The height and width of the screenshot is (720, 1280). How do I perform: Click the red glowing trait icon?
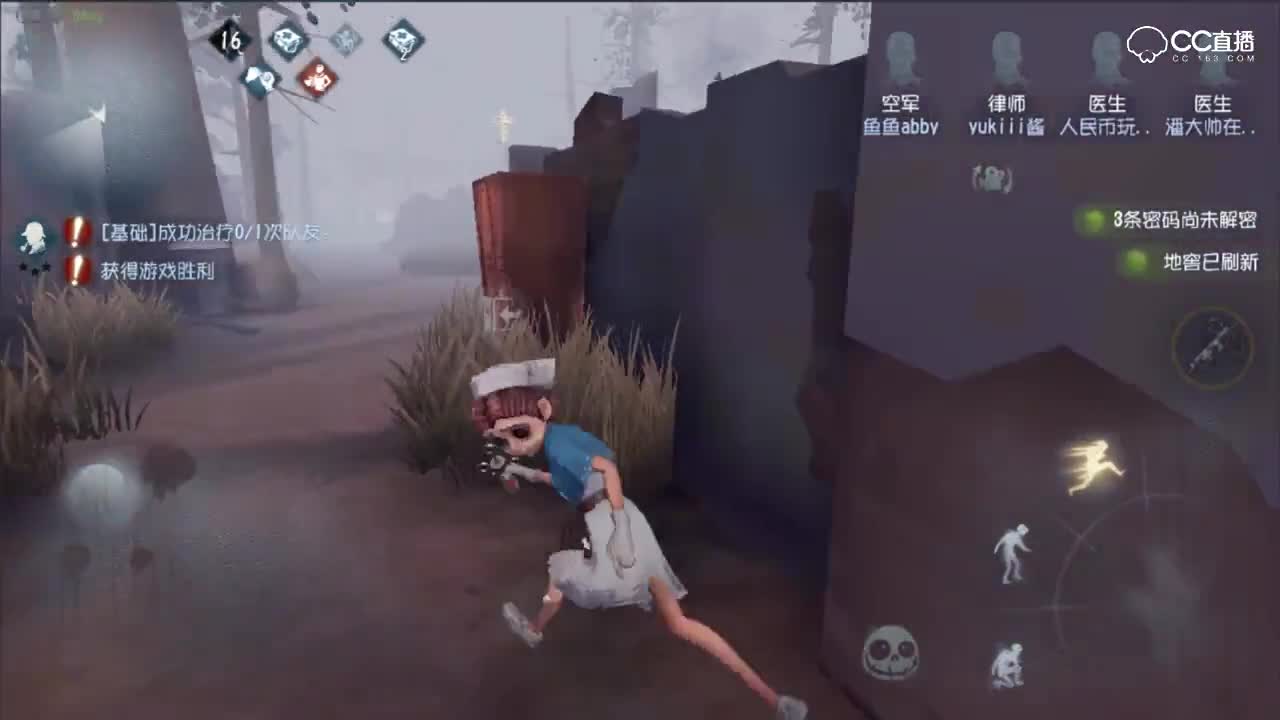tap(318, 79)
